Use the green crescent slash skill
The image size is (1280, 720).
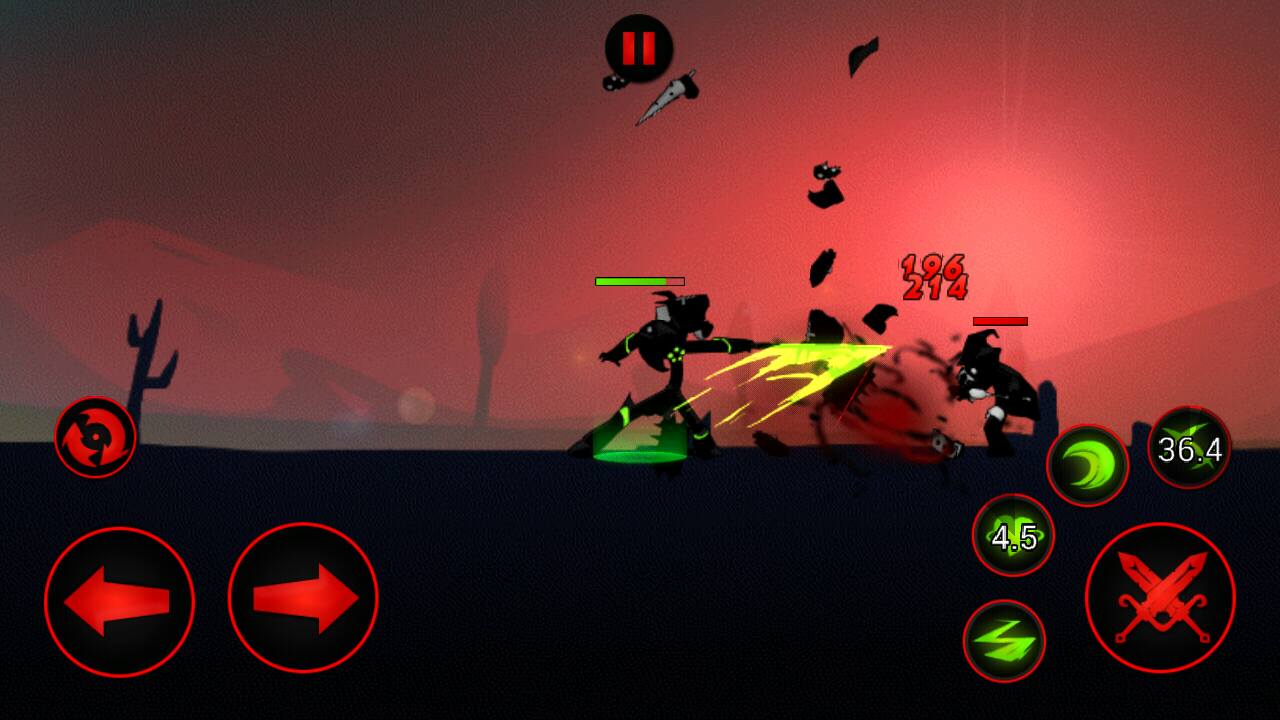coord(1087,465)
